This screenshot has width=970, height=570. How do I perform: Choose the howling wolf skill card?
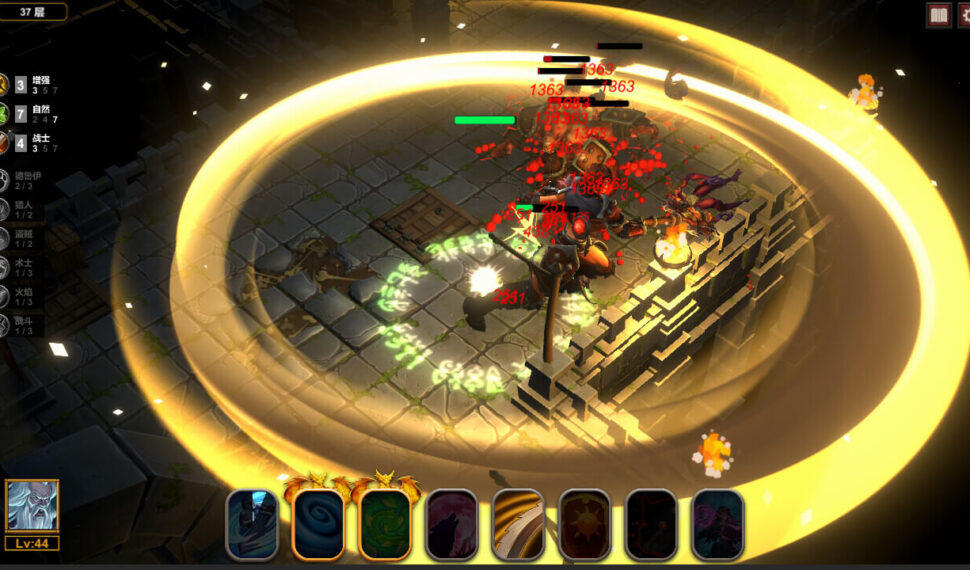(451, 523)
